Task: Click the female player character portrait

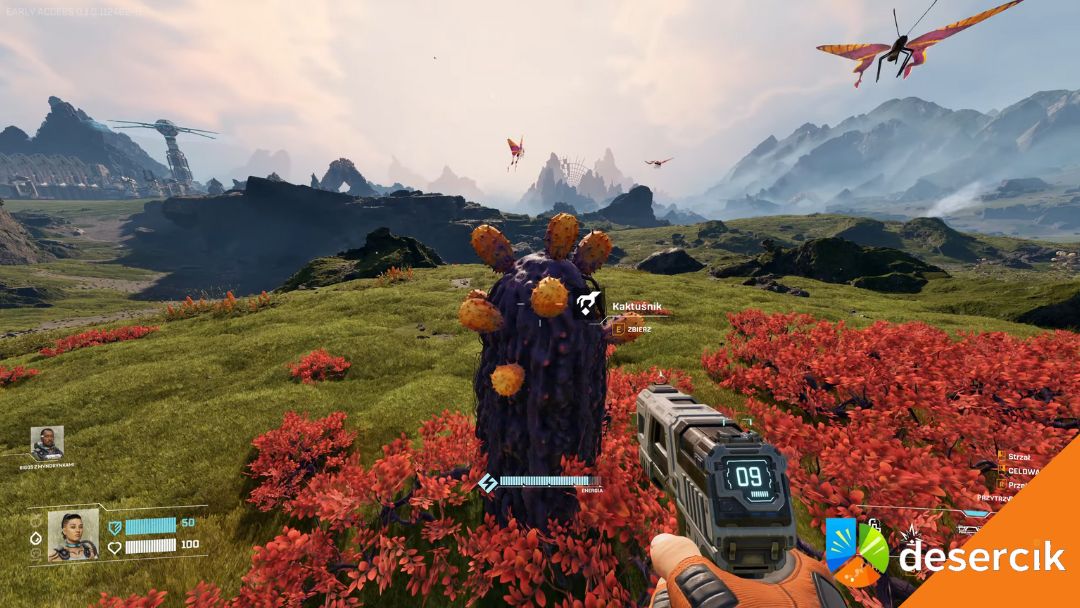Action: [73, 535]
